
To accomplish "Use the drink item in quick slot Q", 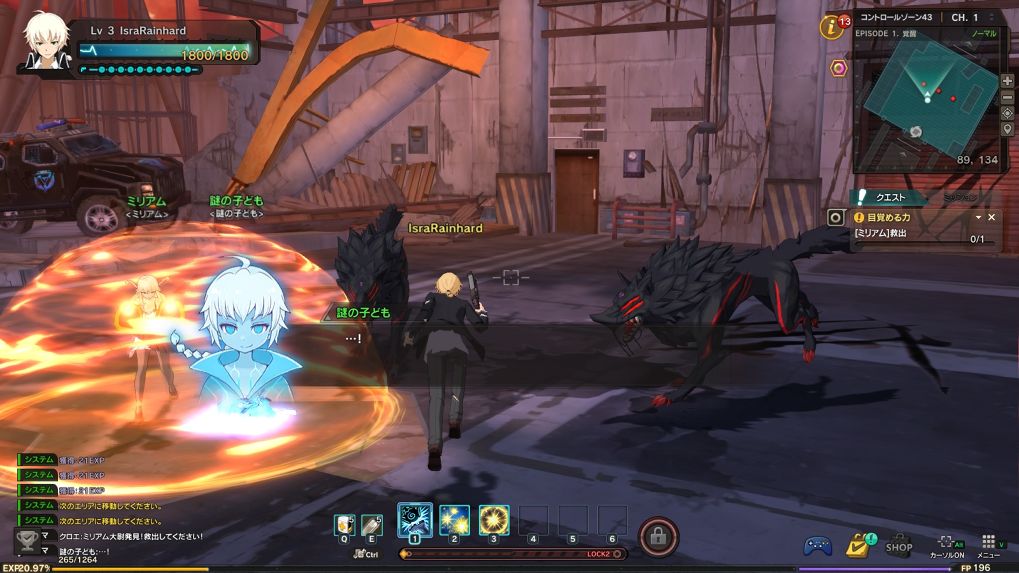I will (344, 525).
